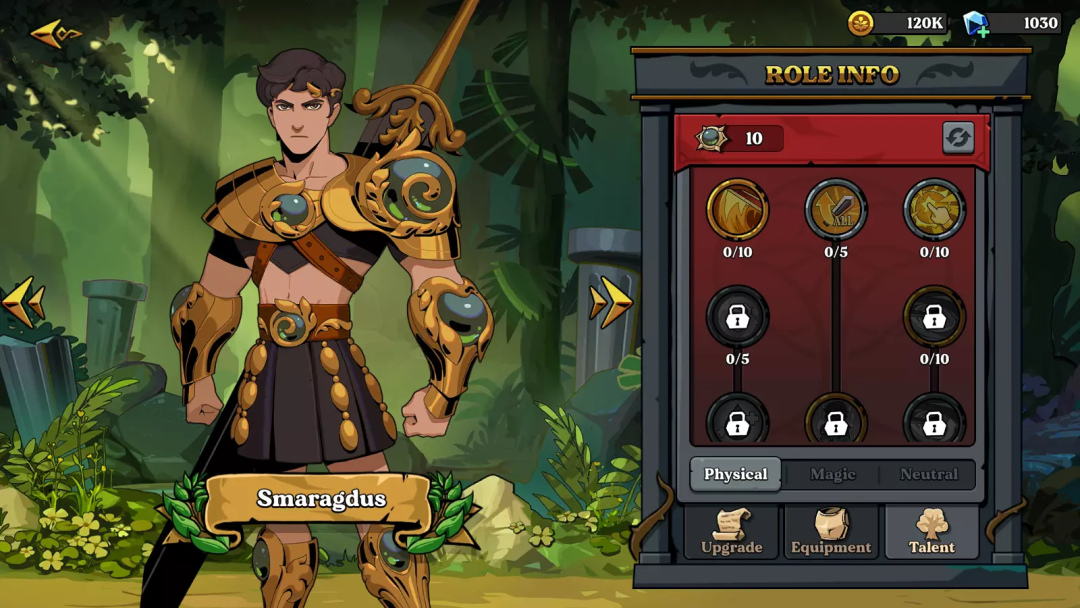Screen dimensions: 1080x608
Task: Go back with the top-left arrow
Action: pyautogui.click(x=54, y=34)
